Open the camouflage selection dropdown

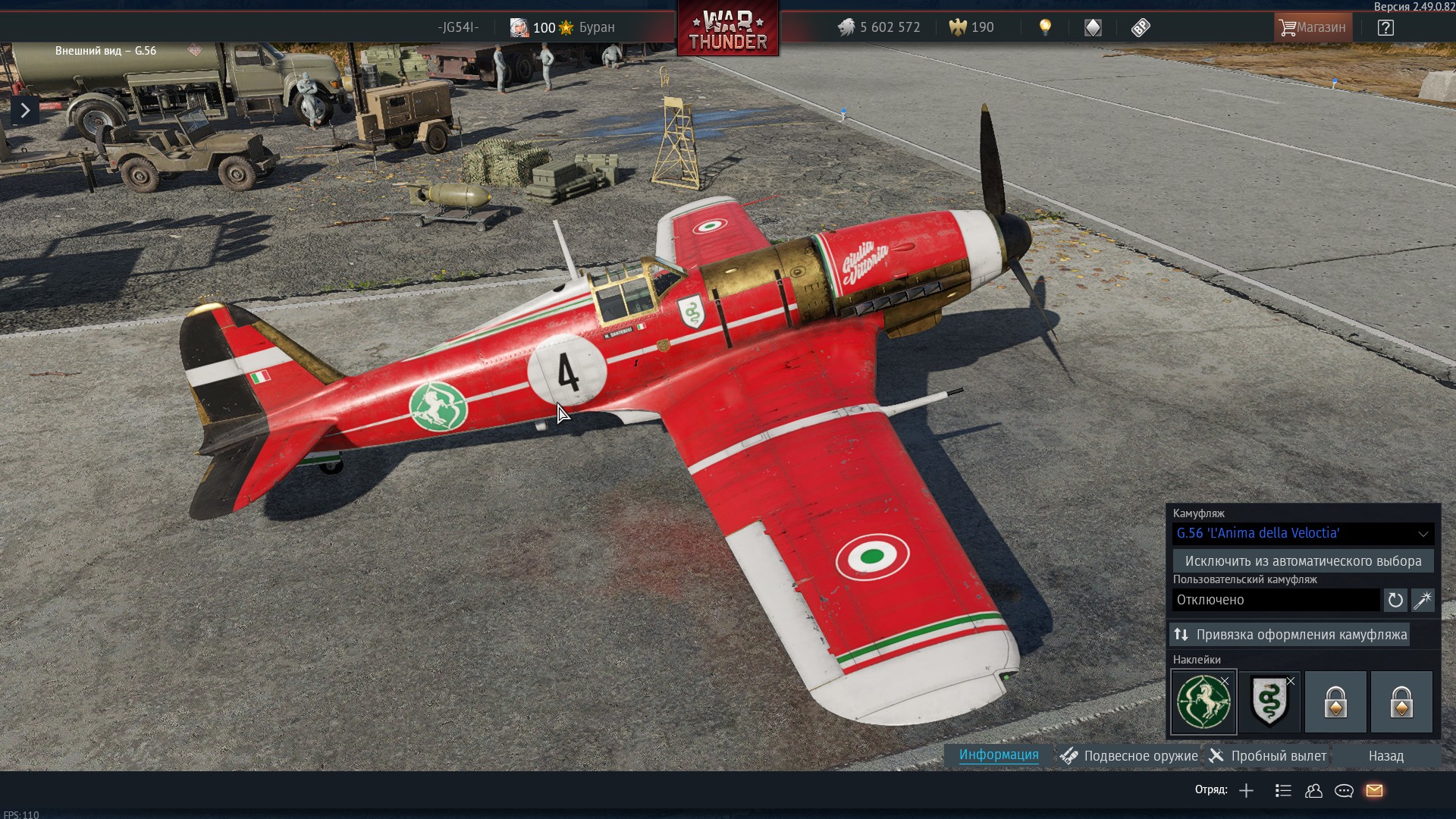coord(1303,533)
